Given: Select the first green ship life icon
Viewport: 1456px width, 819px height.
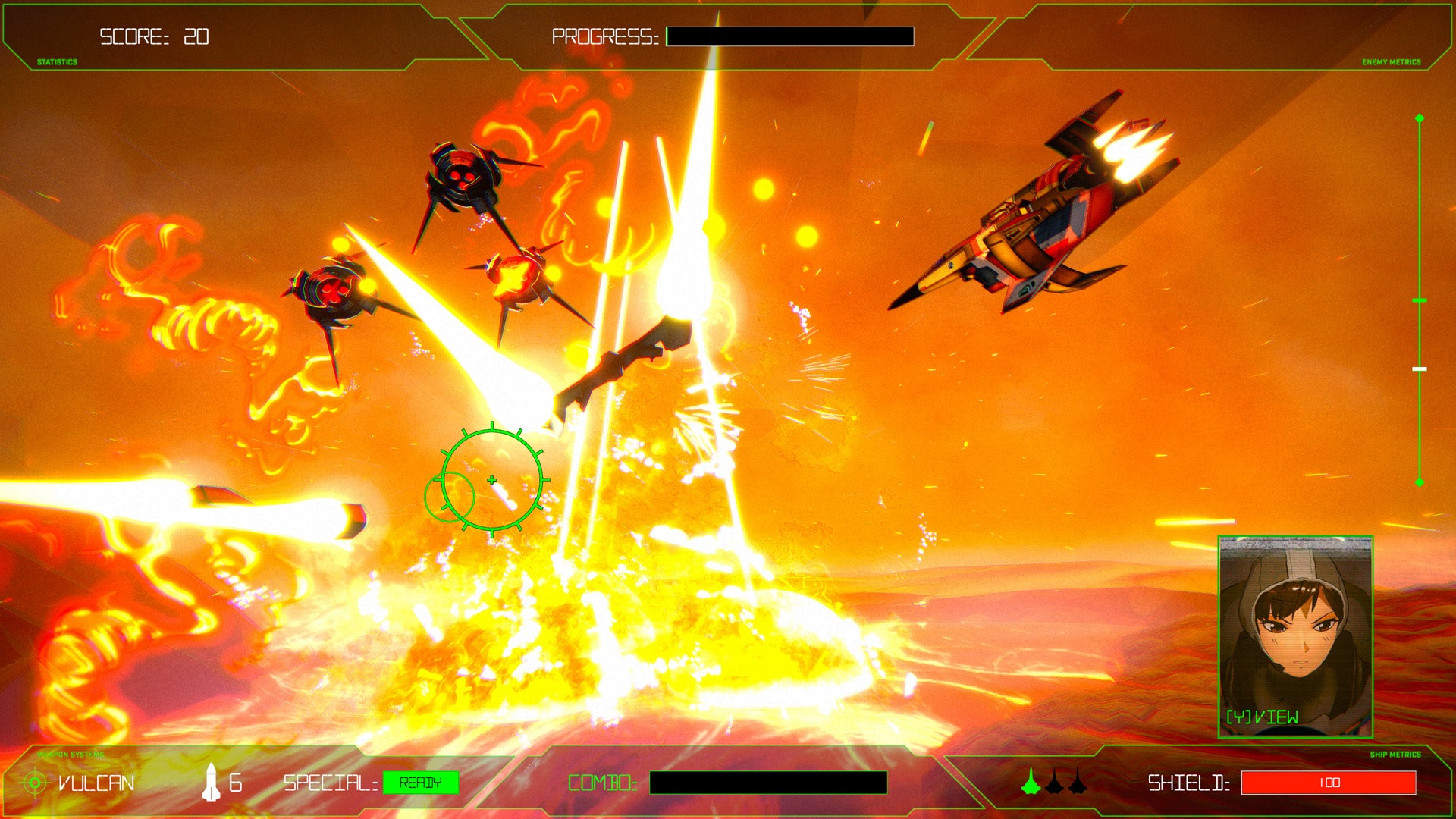Looking at the screenshot, I should 1031,782.
